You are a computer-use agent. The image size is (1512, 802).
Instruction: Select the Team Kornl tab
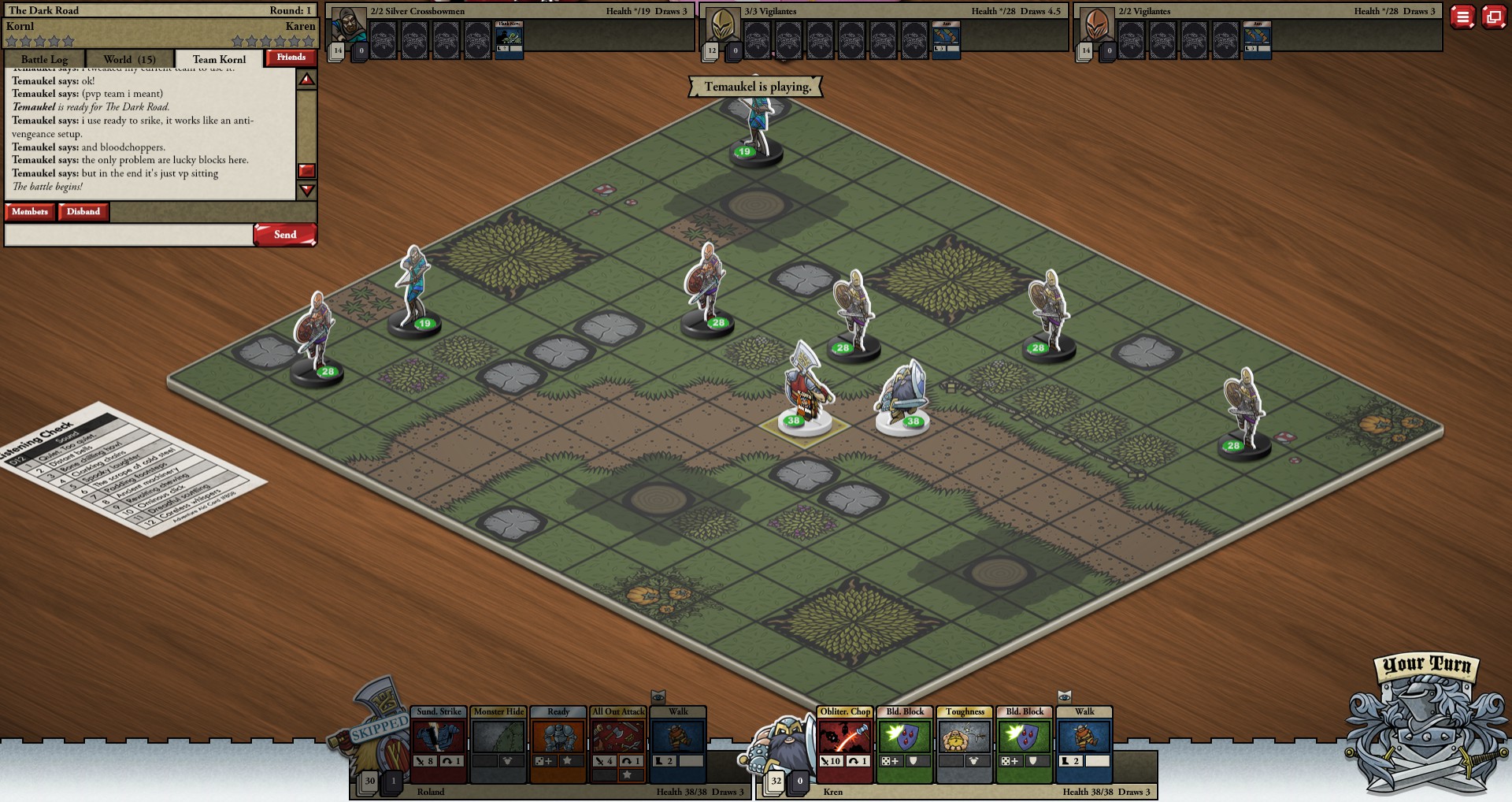tap(219, 59)
